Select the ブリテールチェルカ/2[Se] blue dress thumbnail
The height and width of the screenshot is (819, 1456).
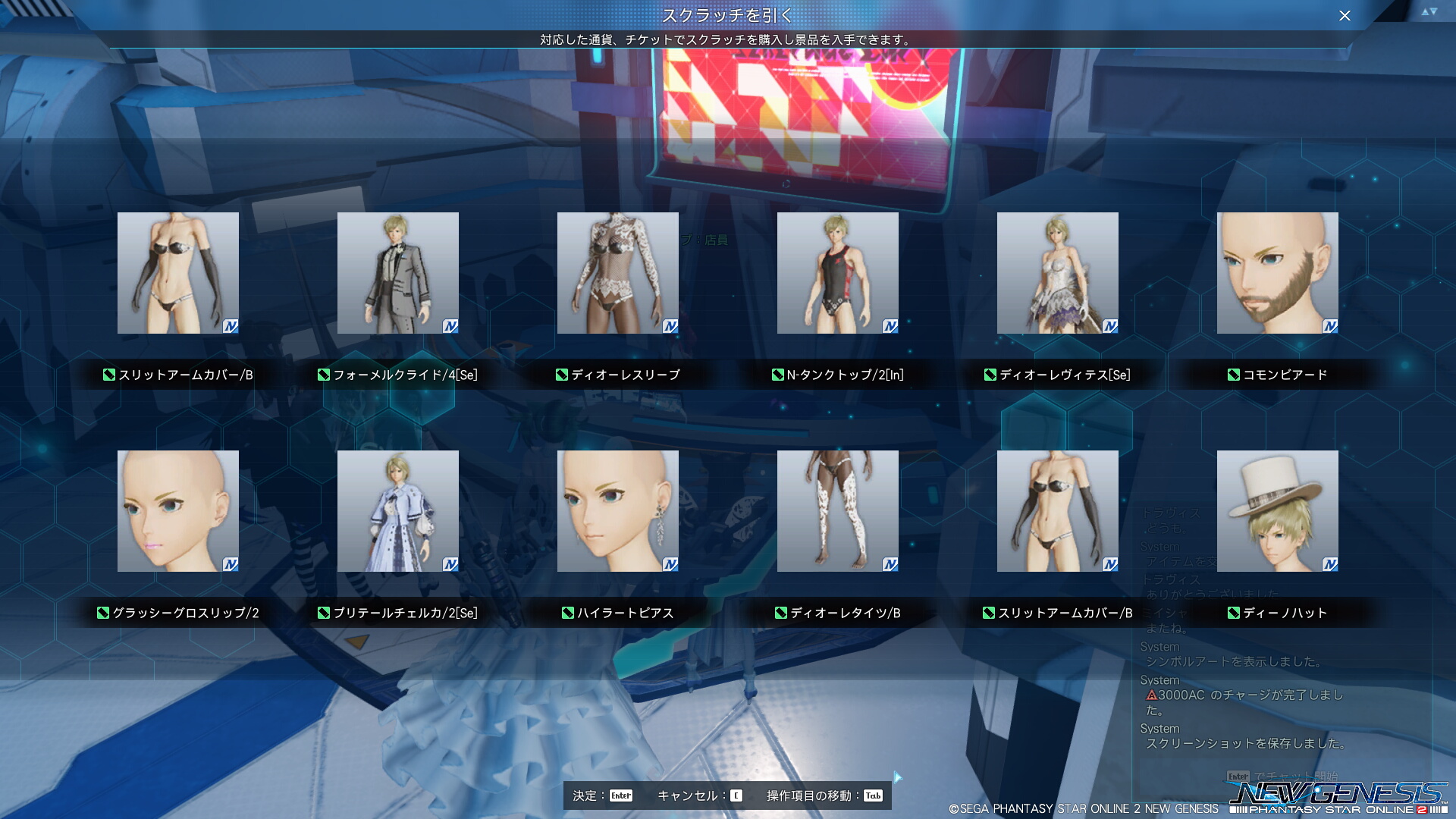[397, 511]
